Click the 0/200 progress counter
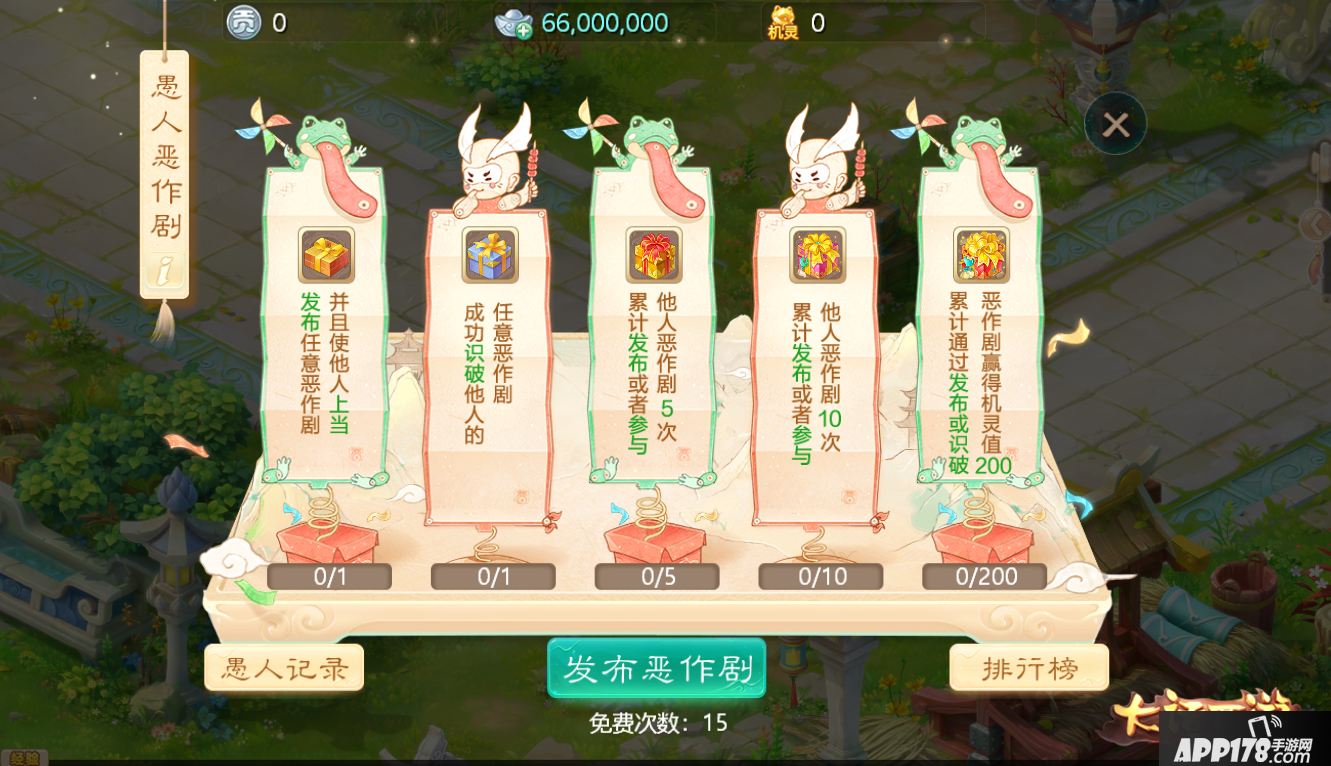Viewport: 1331px width, 766px height. (x=984, y=575)
